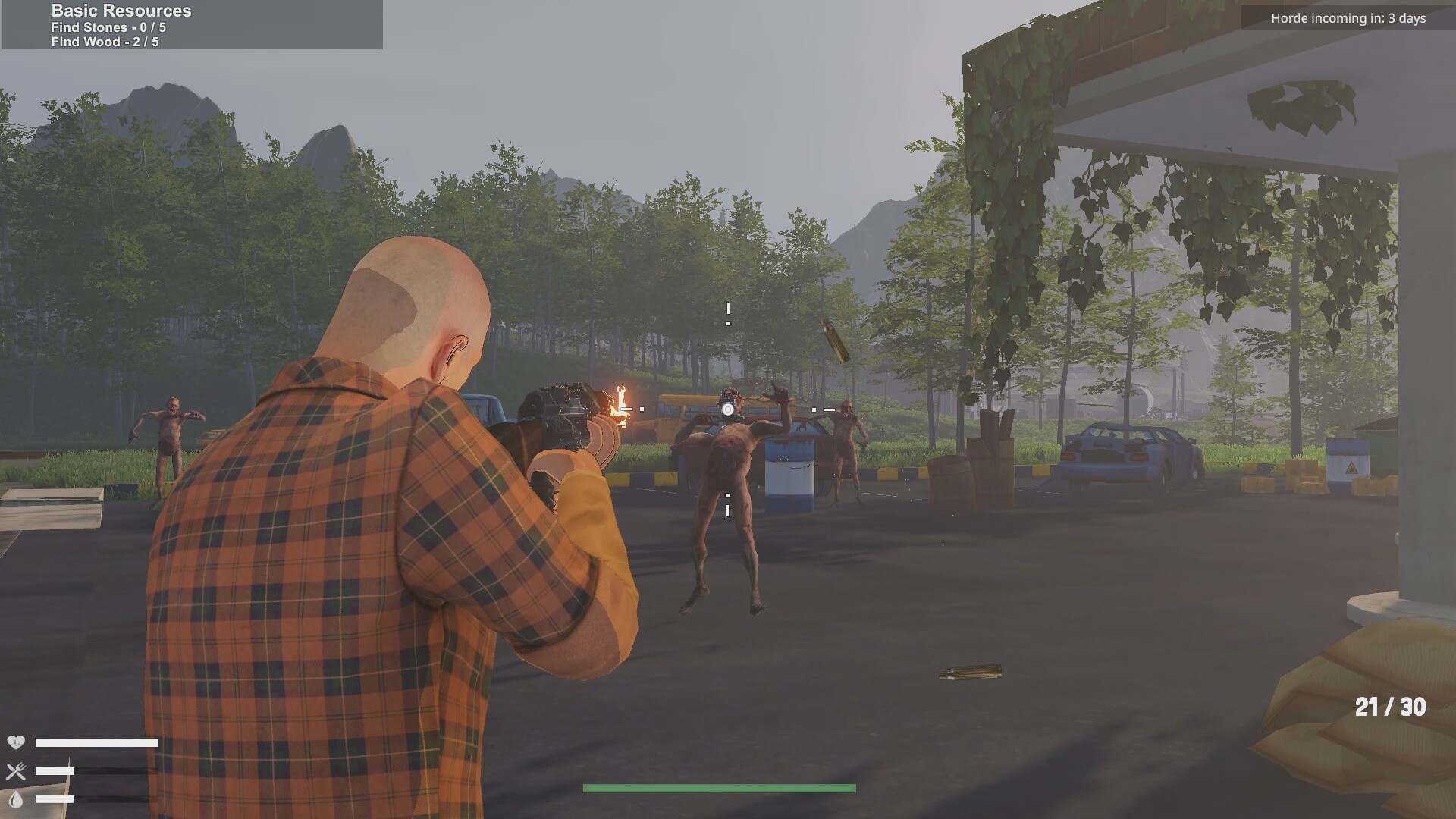Select the hunger fork-and-knife icon
The width and height of the screenshot is (1456, 819).
click(x=17, y=772)
